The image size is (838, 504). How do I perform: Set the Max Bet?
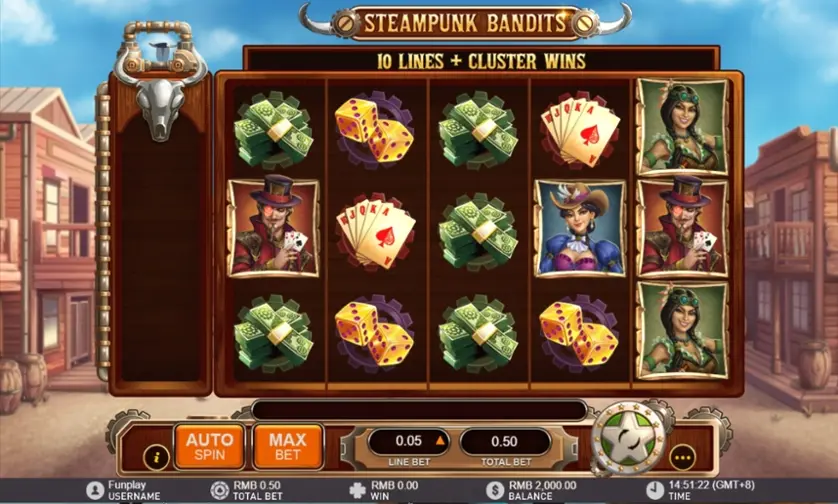point(287,446)
